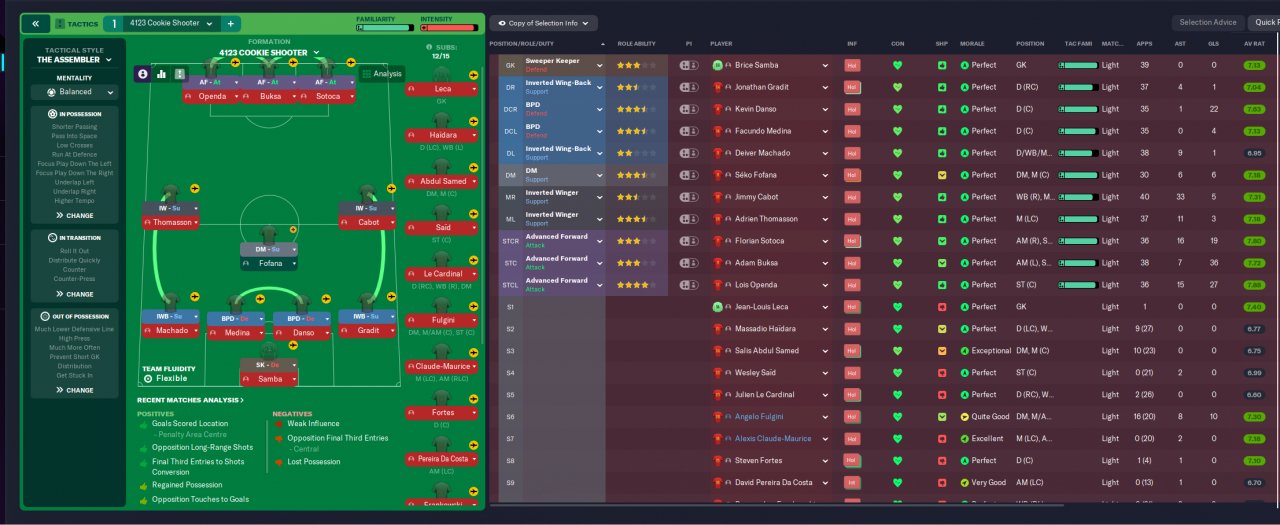Click Change under In Possession instructions
The image size is (1280, 525).
pyautogui.click(x=75, y=215)
